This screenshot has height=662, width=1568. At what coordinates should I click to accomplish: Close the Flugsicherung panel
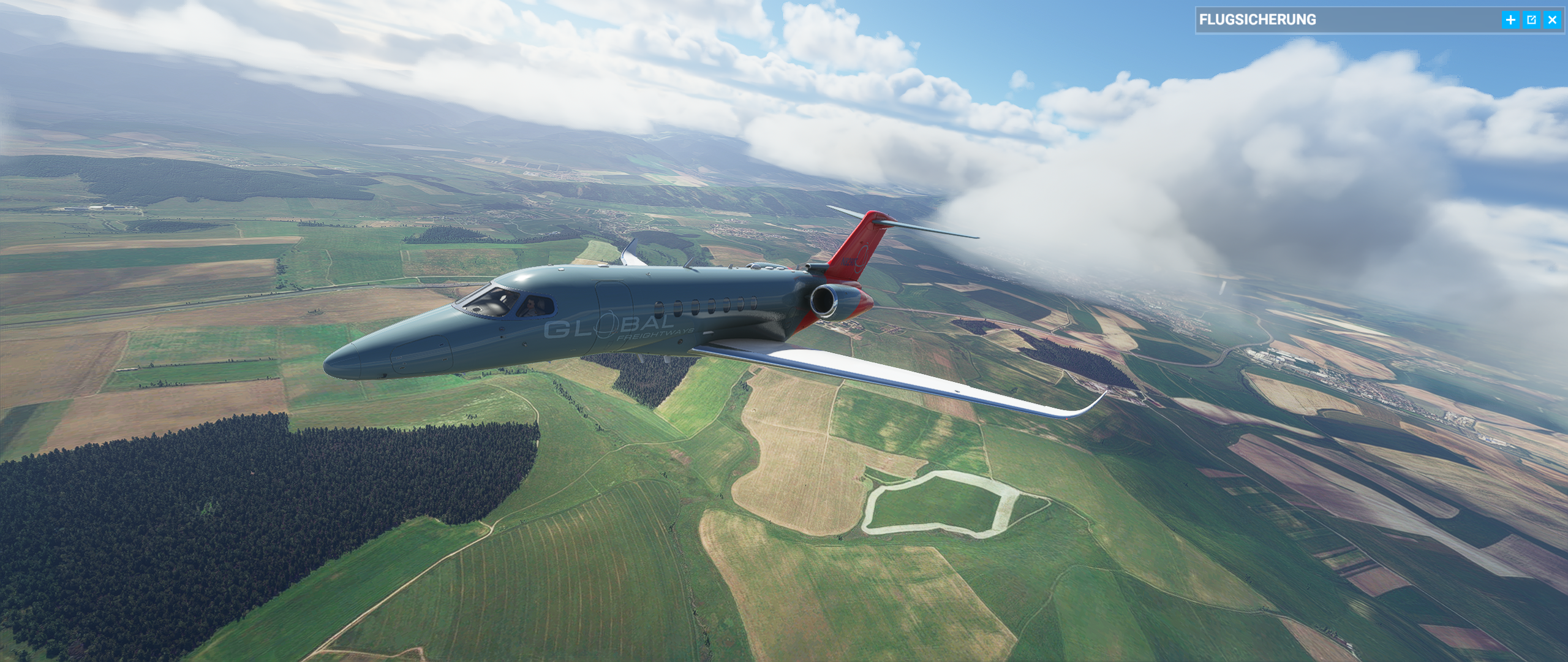(x=1552, y=20)
